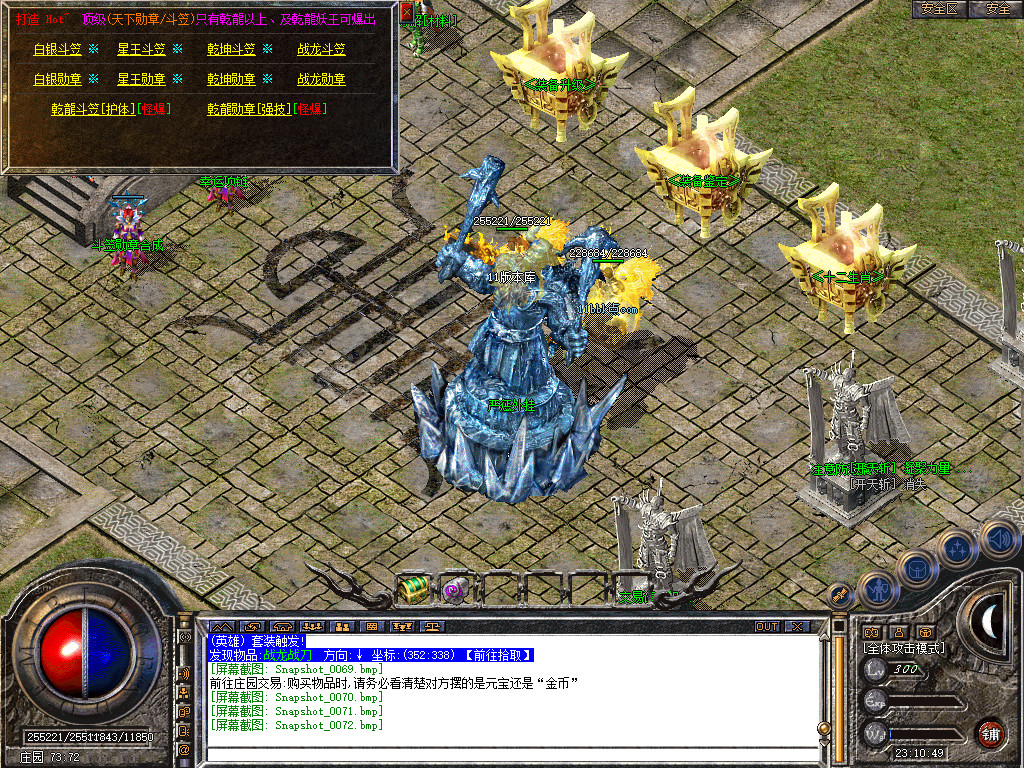The image size is (1024, 768).
Task: Open the character status round button
Action: [x=877, y=590]
